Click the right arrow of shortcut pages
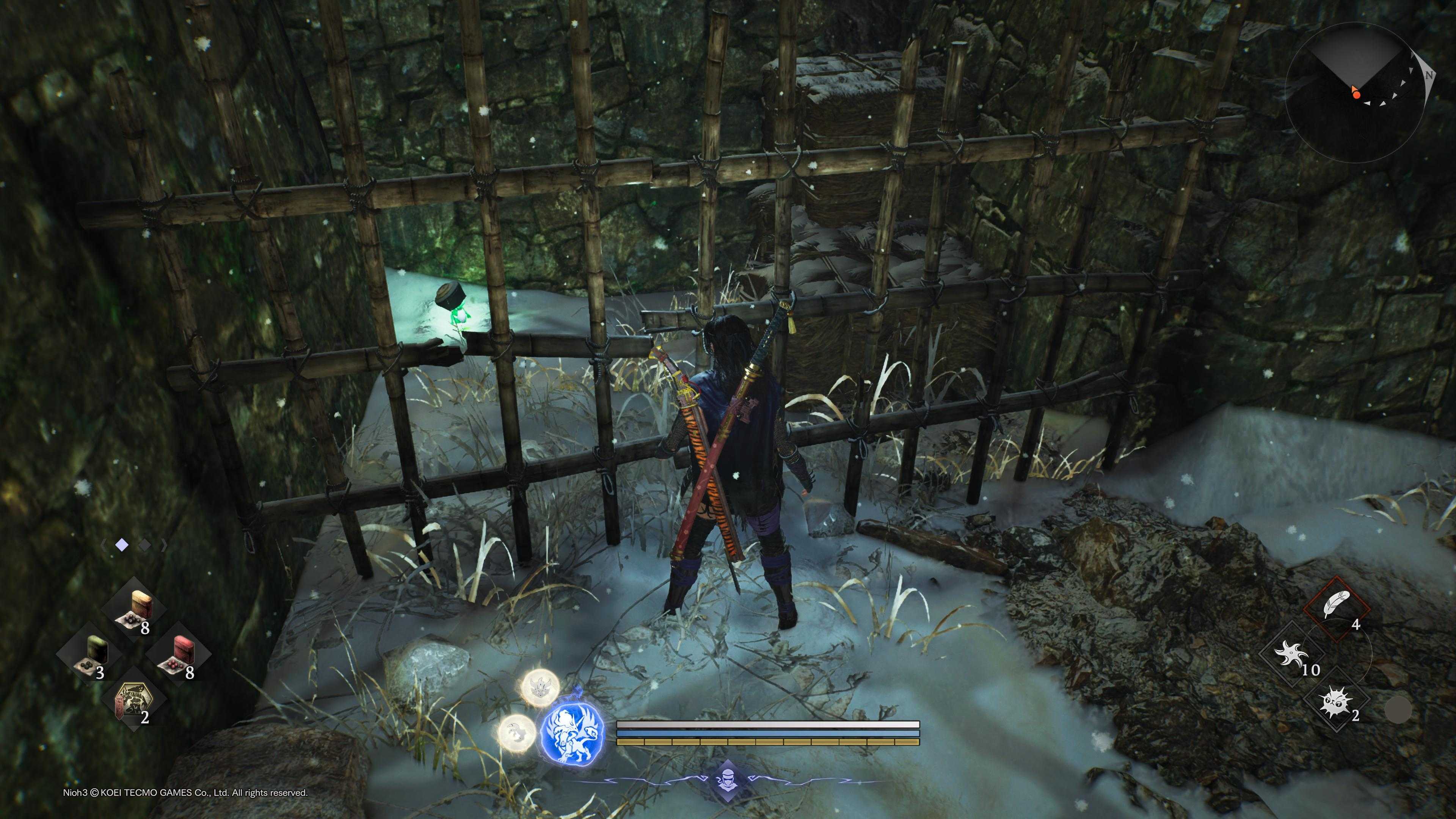Viewport: 1456px width, 819px height. [x=164, y=546]
